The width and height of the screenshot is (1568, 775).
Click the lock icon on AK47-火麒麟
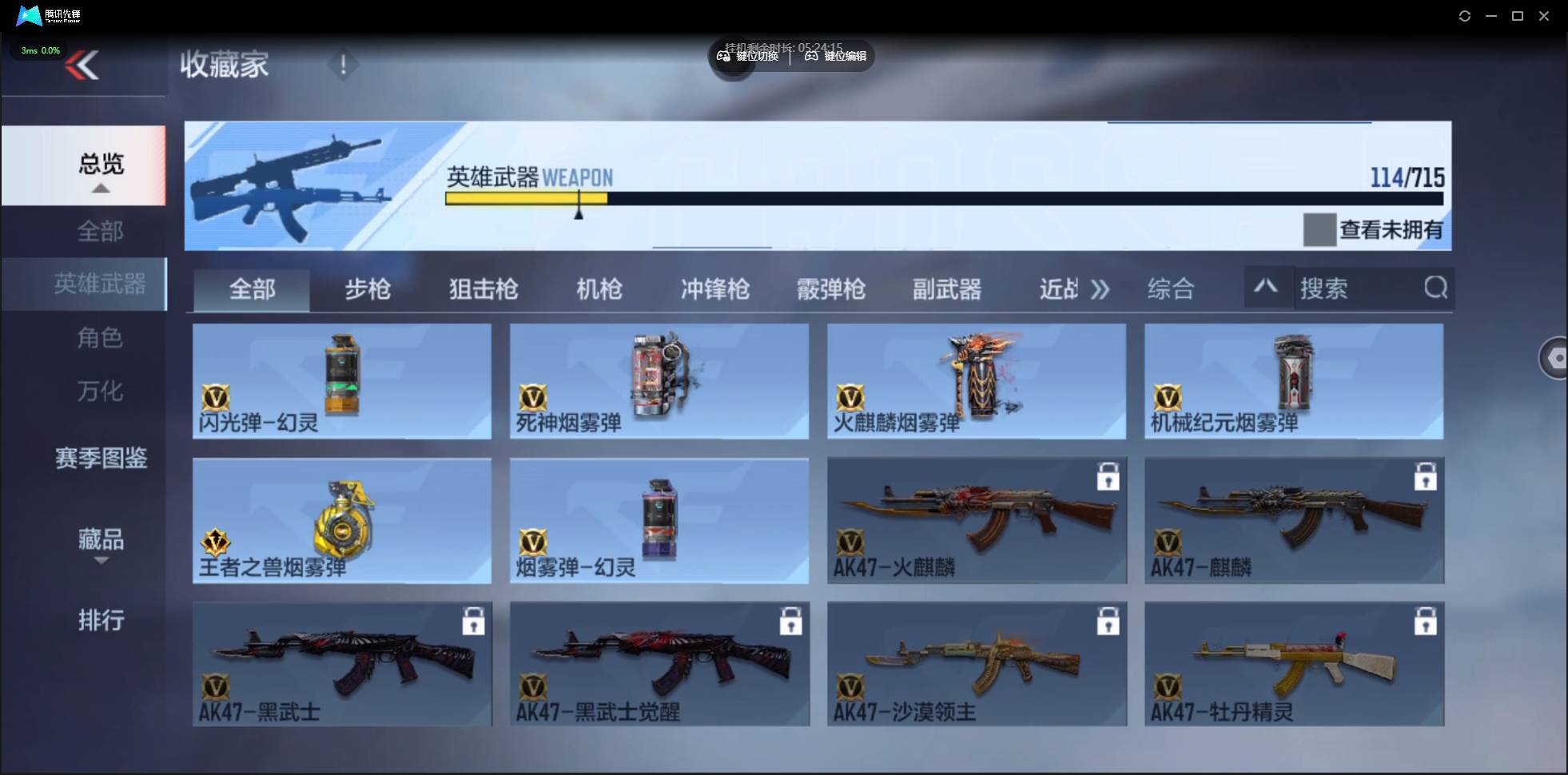point(1108,476)
